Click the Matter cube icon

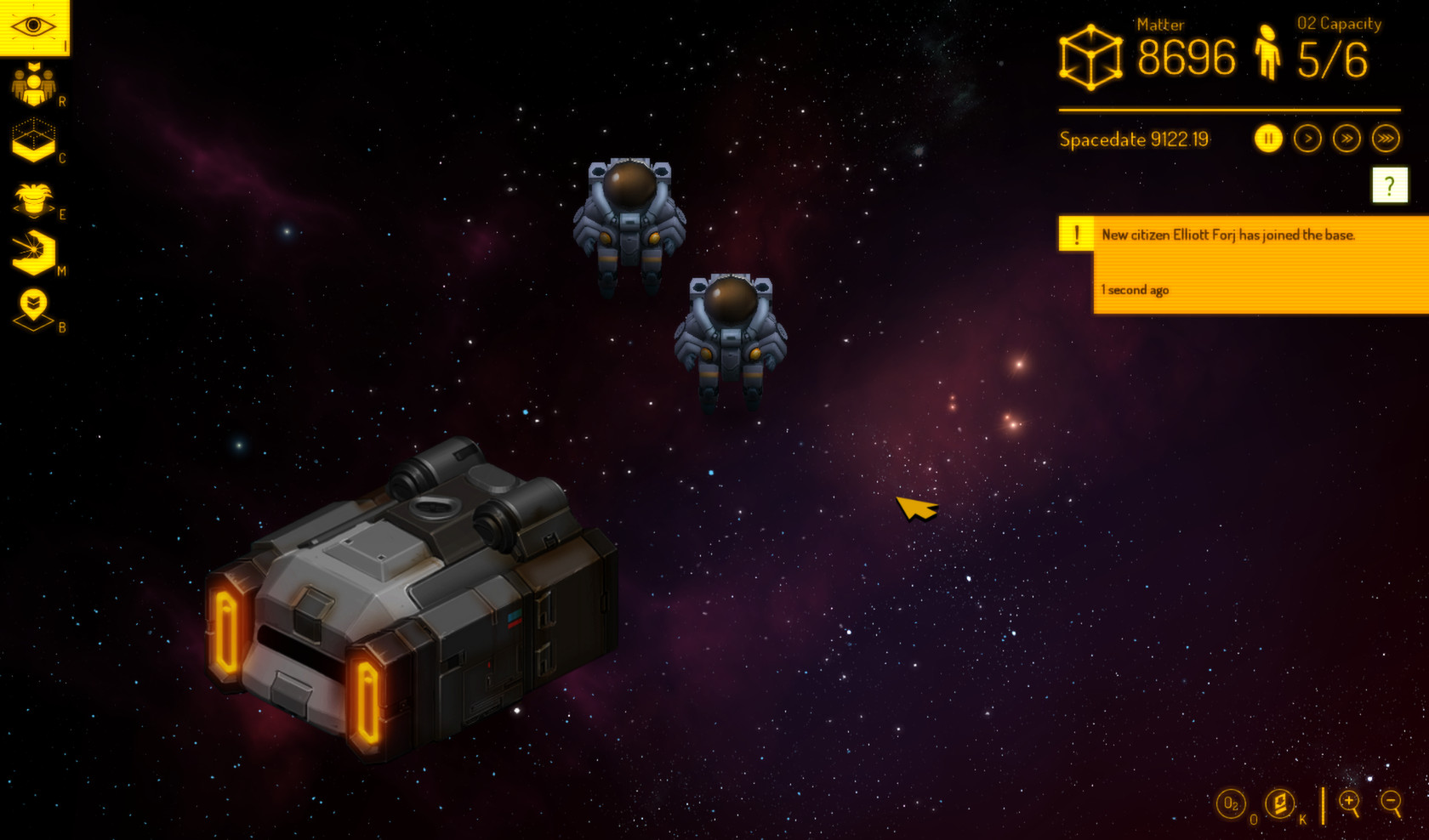coord(1090,56)
